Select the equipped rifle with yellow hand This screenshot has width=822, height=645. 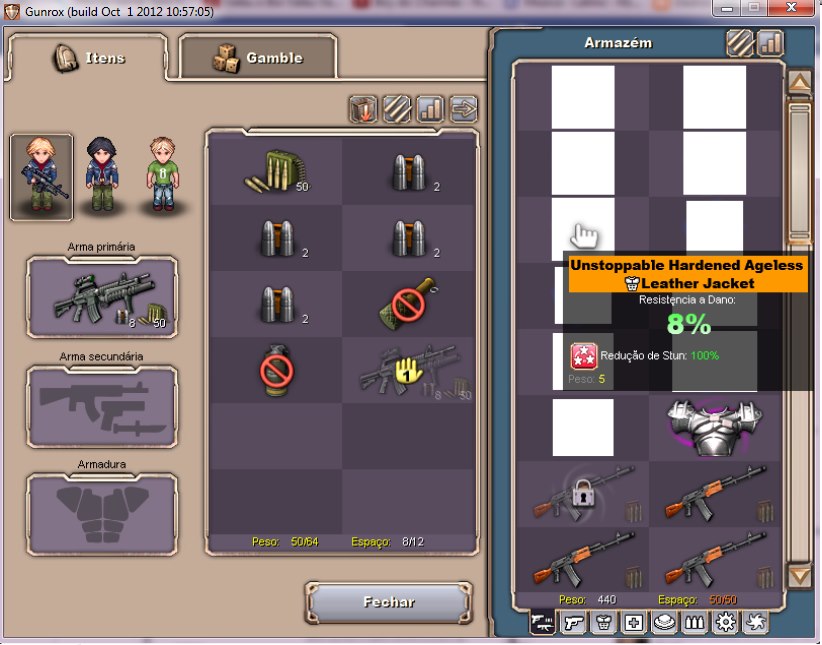(408, 371)
